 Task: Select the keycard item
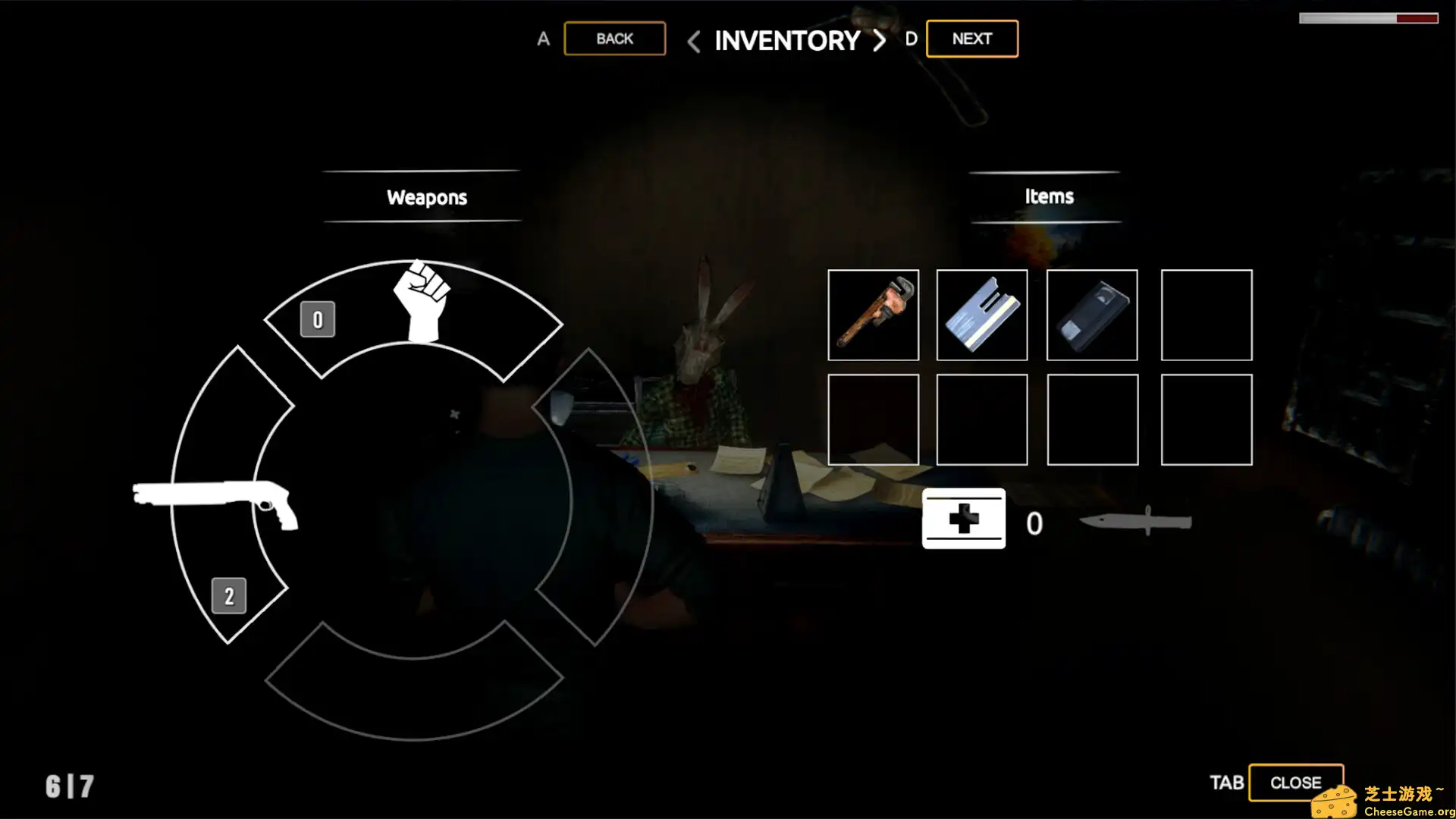(x=981, y=315)
